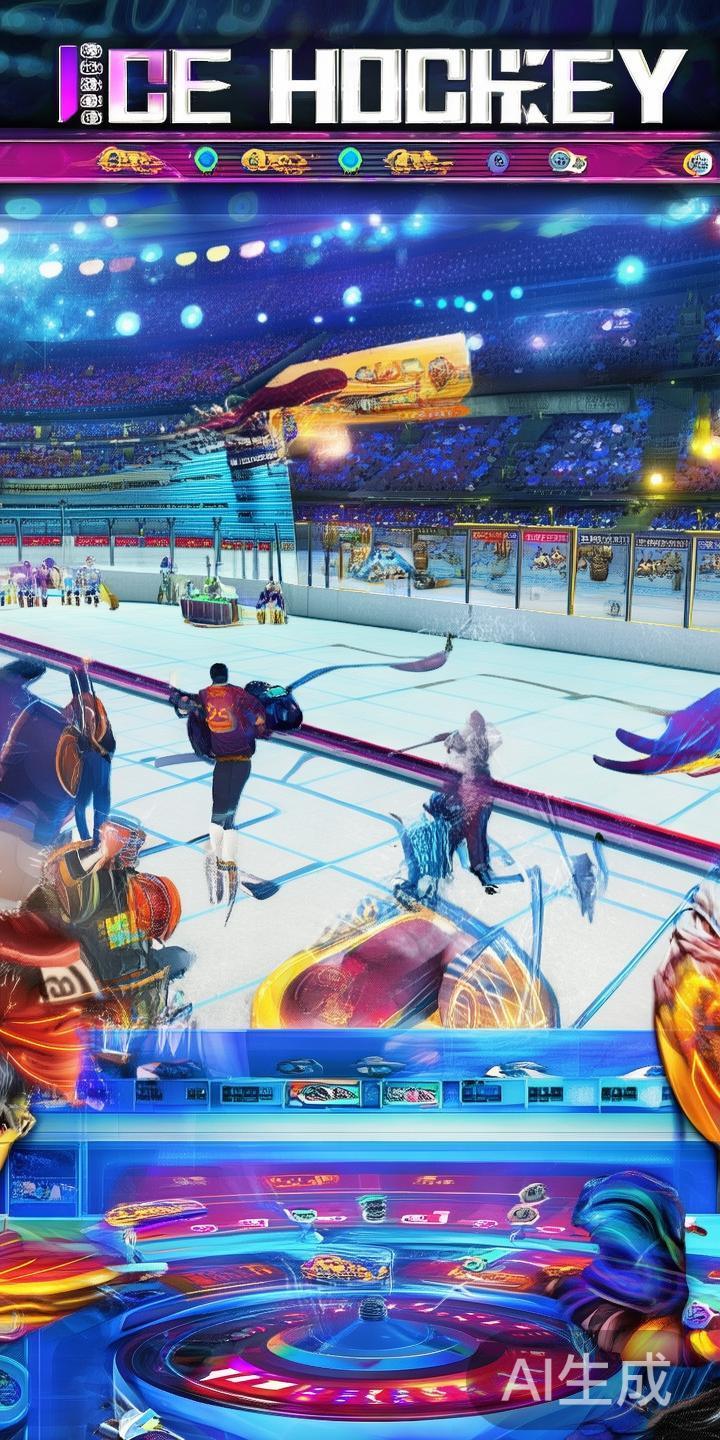Open the white-and-blue round badge in the top bar
Viewport: 720px width, 1440px height.
click(565, 161)
